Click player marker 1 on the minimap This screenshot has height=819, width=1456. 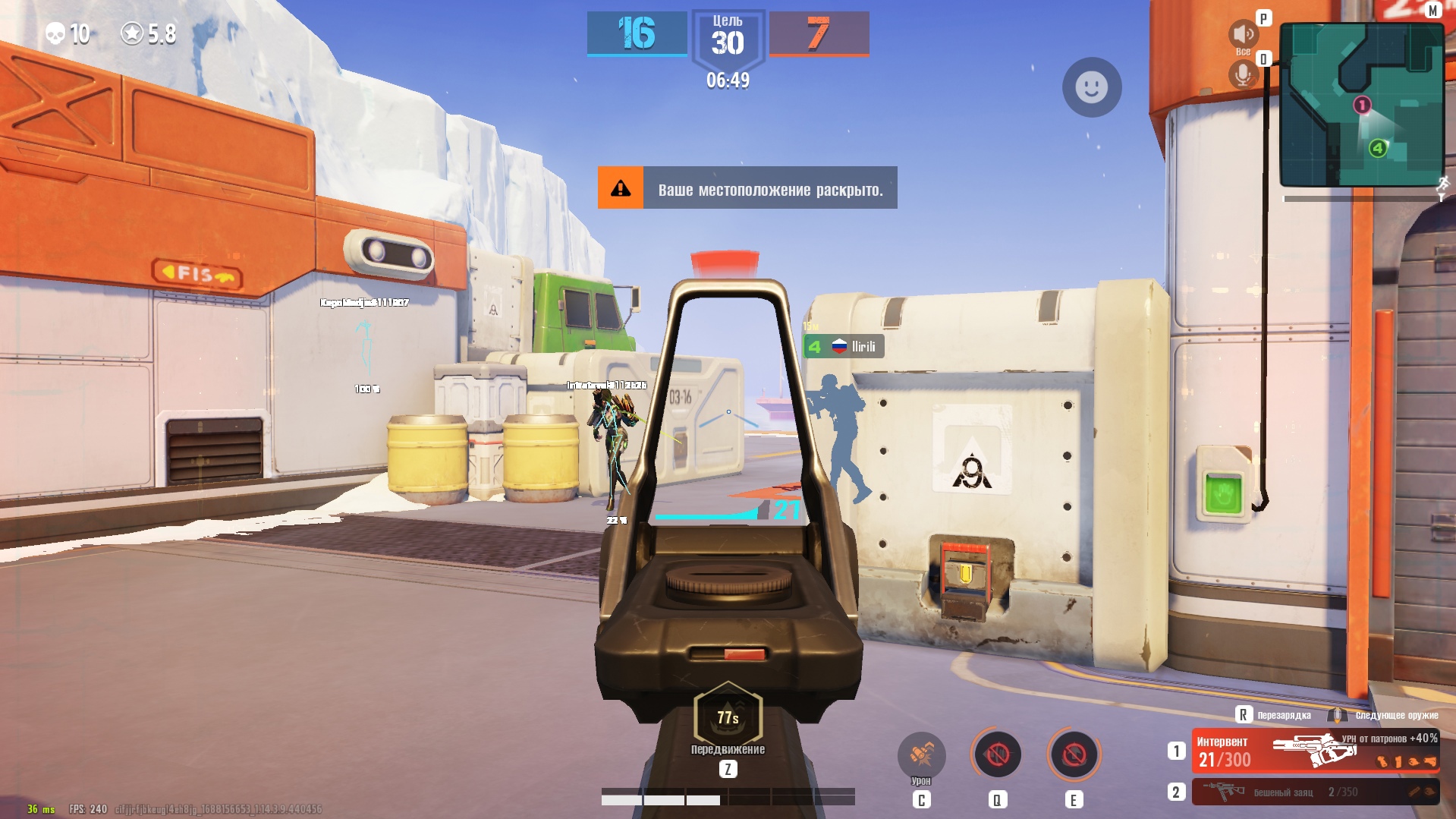[1362, 105]
